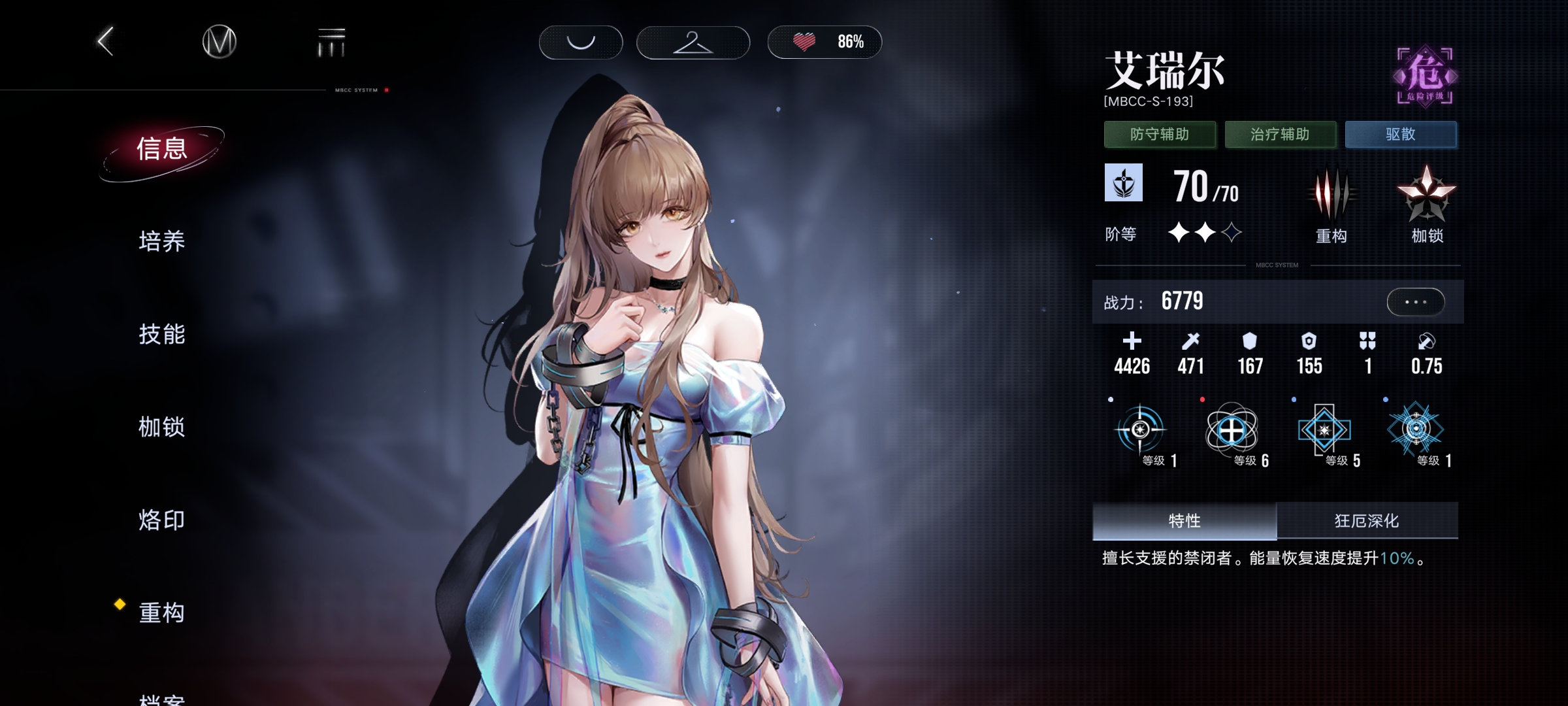Open the 培养 menu entry

click(x=162, y=242)
